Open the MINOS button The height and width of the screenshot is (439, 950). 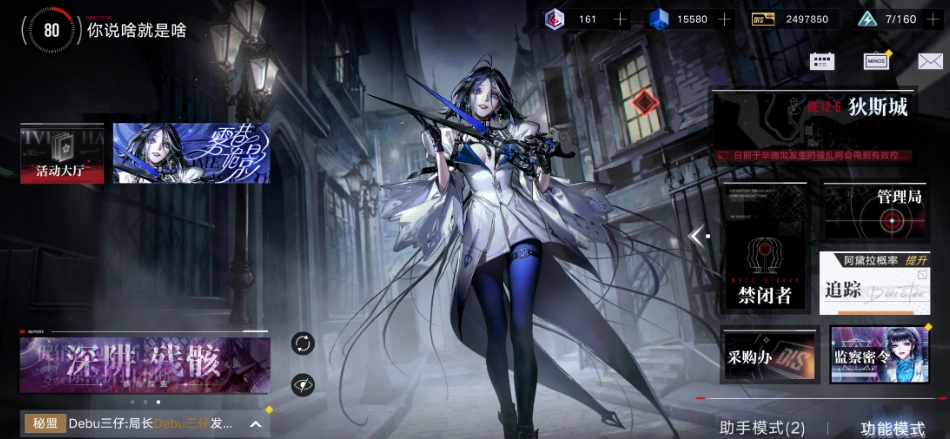click(x=876, y=61)
